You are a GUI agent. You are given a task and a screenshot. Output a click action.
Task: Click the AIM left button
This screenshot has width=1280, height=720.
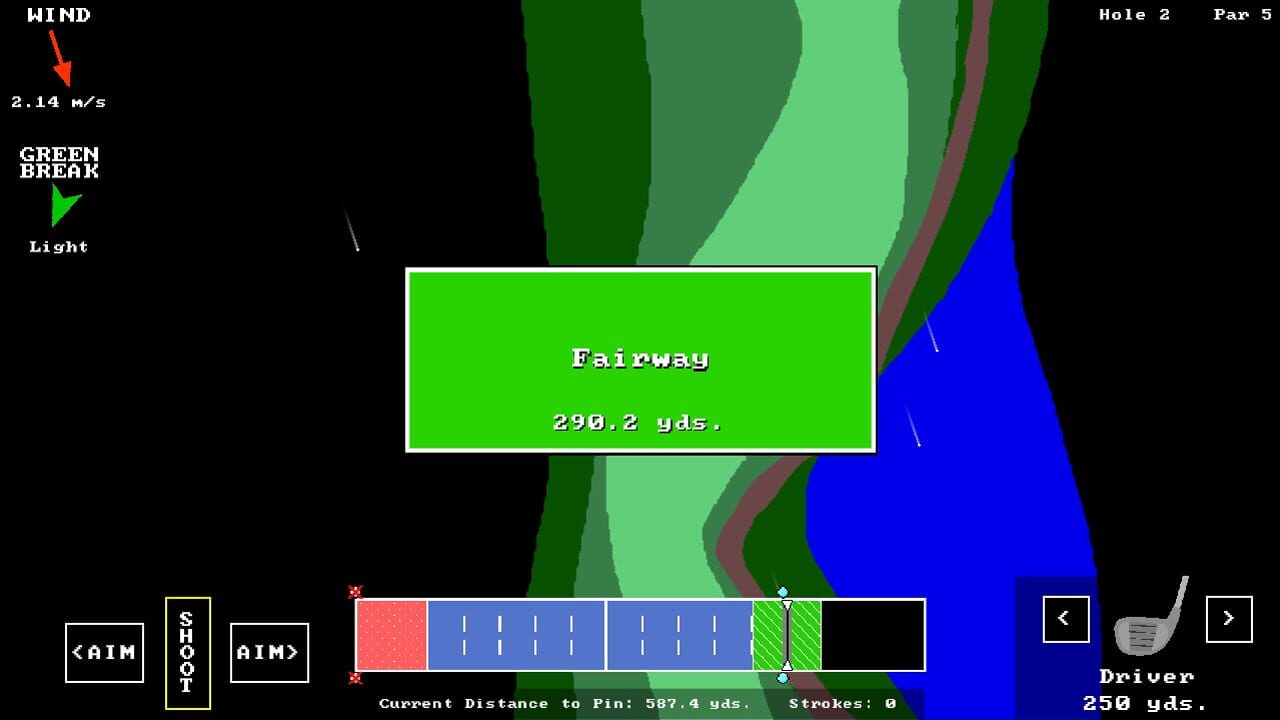[x=104, y=652]
